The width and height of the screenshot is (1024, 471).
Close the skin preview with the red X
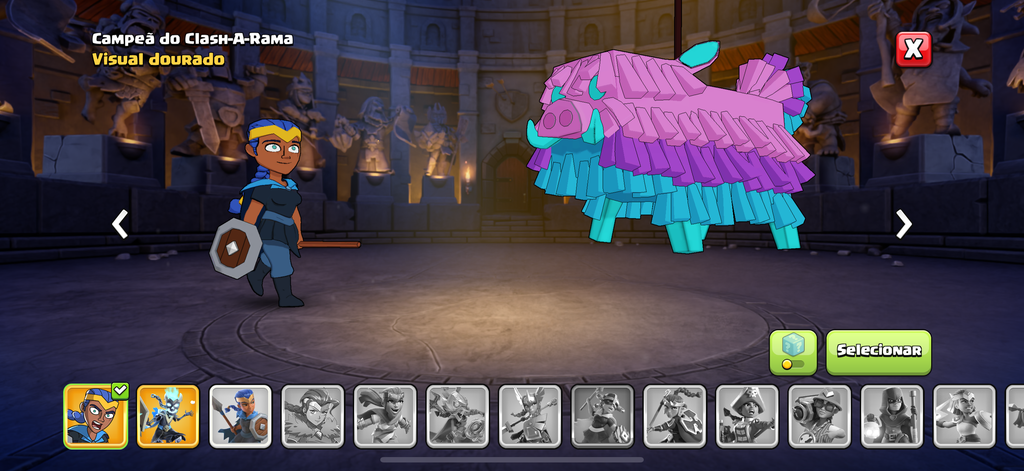912,49
